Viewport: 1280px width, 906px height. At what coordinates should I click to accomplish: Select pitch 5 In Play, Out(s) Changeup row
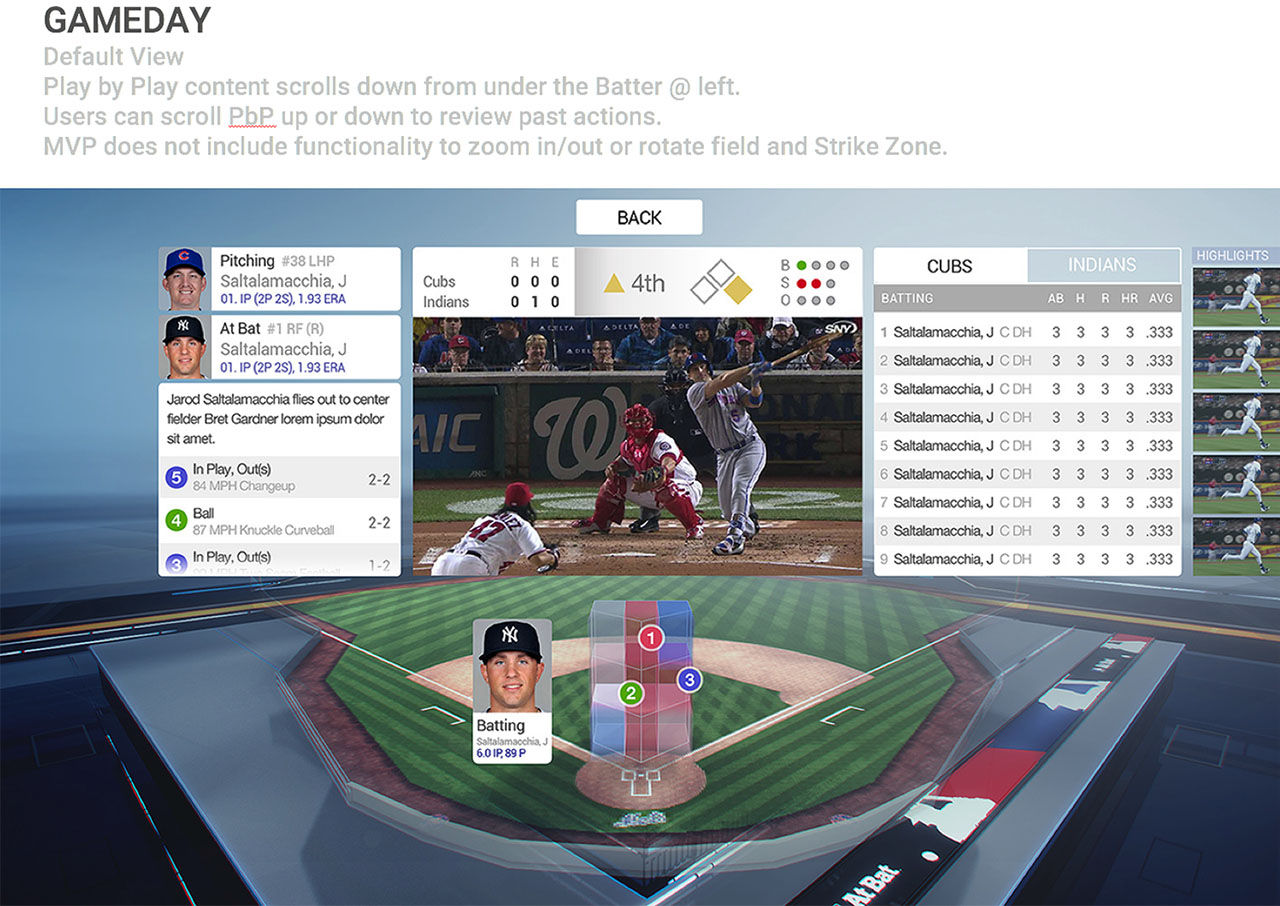[x=279, y=478]
